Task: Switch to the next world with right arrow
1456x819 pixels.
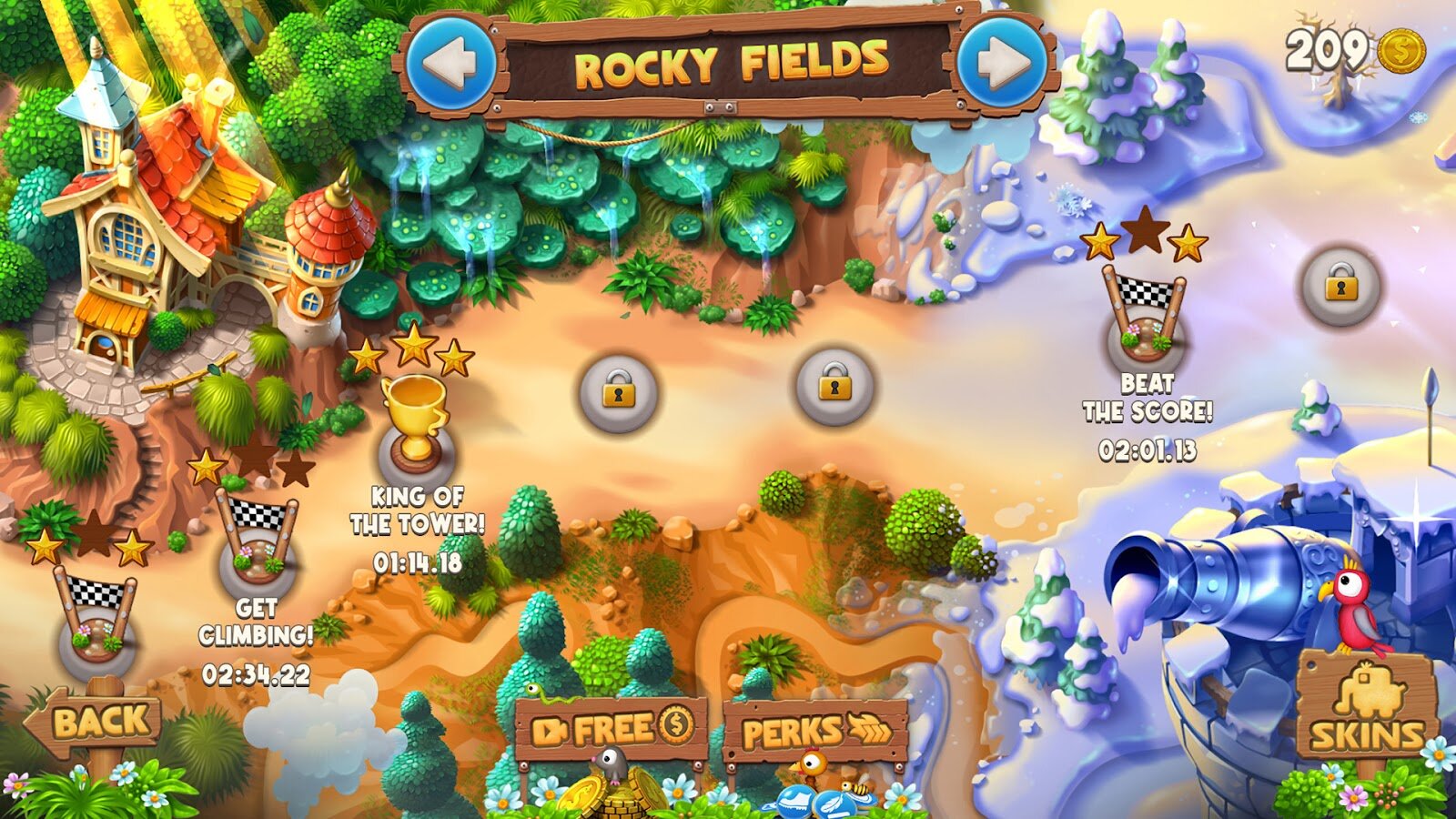Action: pyautogui.click(x=1004, y=63)
